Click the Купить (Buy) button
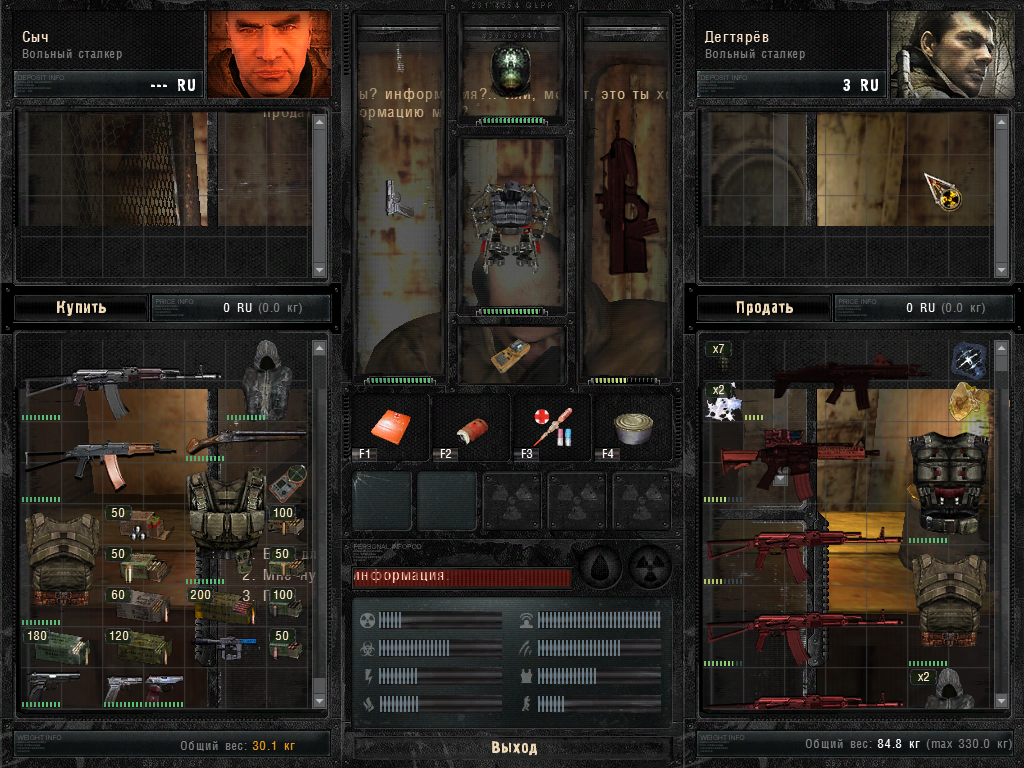This screenshot has height=768, width=1024. [x=81, y=307]
